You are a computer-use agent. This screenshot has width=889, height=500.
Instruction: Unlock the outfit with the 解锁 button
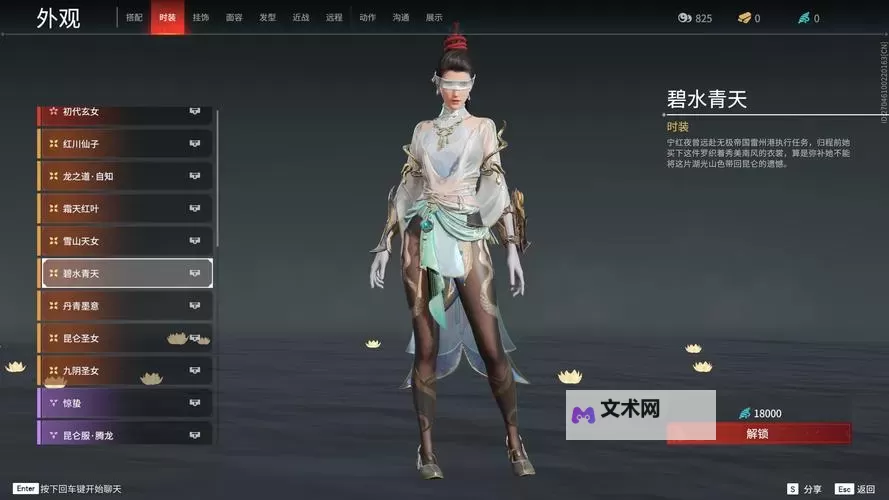[x=758, y=434]
